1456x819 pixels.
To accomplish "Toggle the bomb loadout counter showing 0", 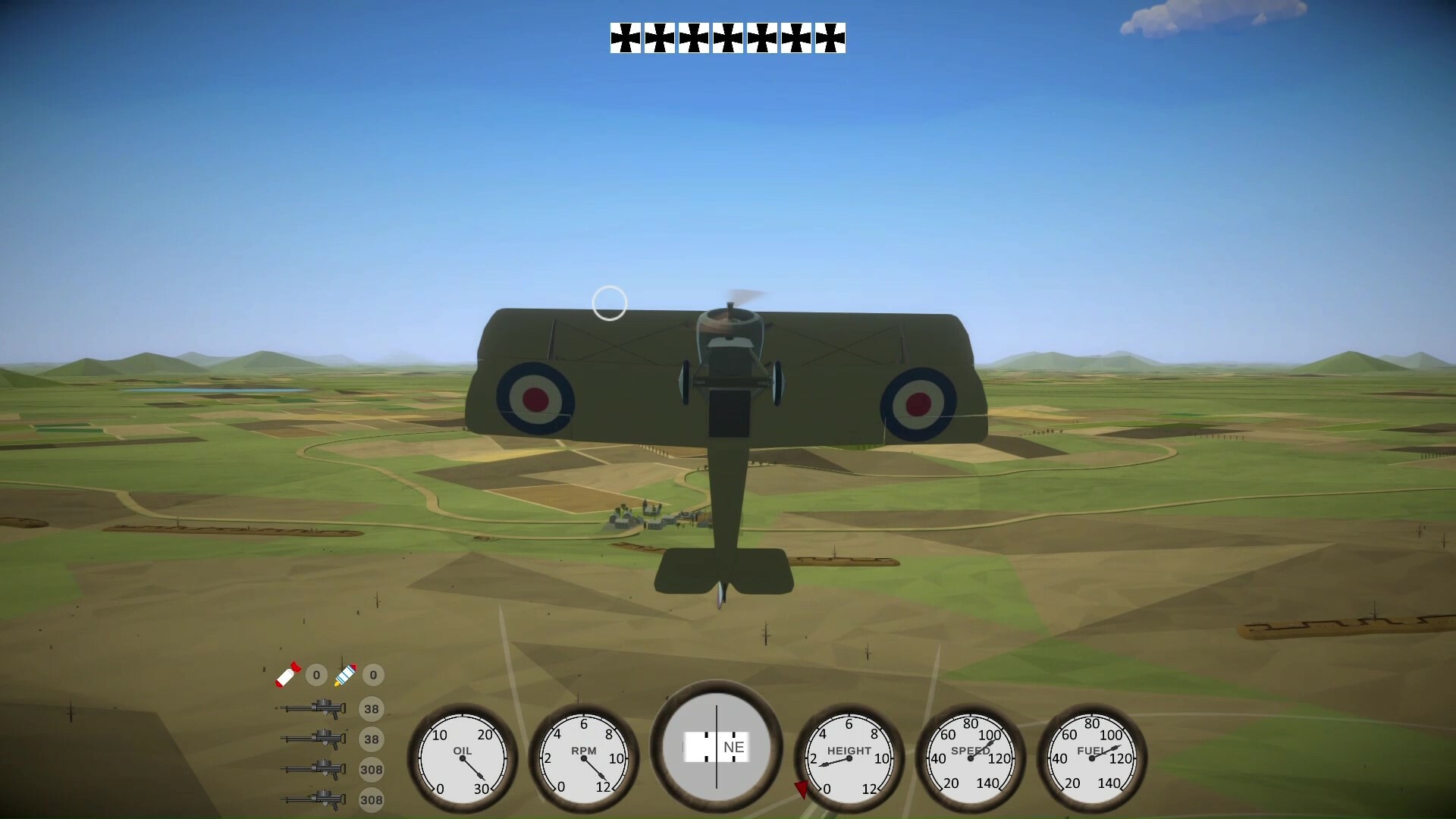I will click(x=315, y=675).
